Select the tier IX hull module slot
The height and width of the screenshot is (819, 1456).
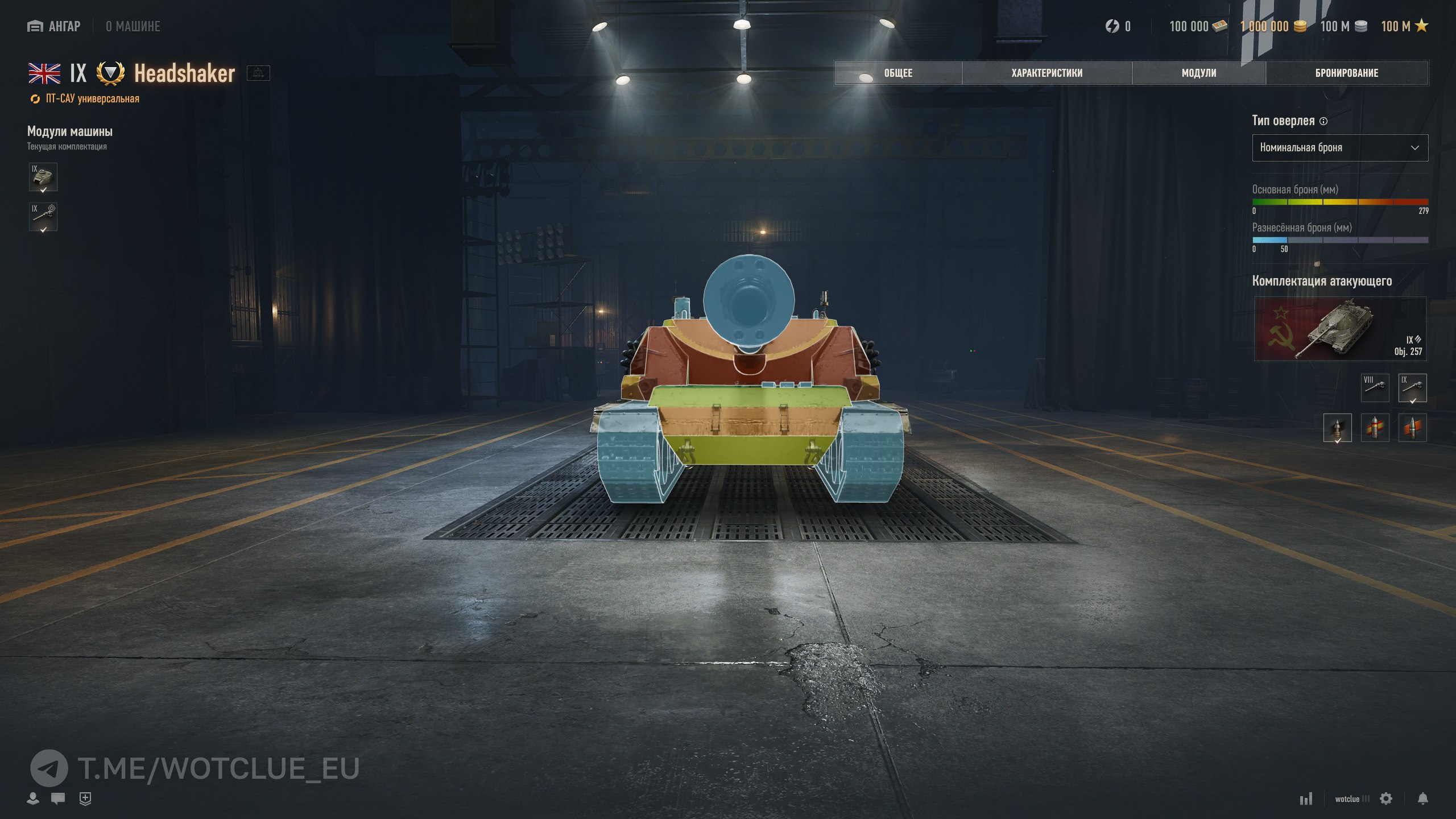[x=43, y=177]
